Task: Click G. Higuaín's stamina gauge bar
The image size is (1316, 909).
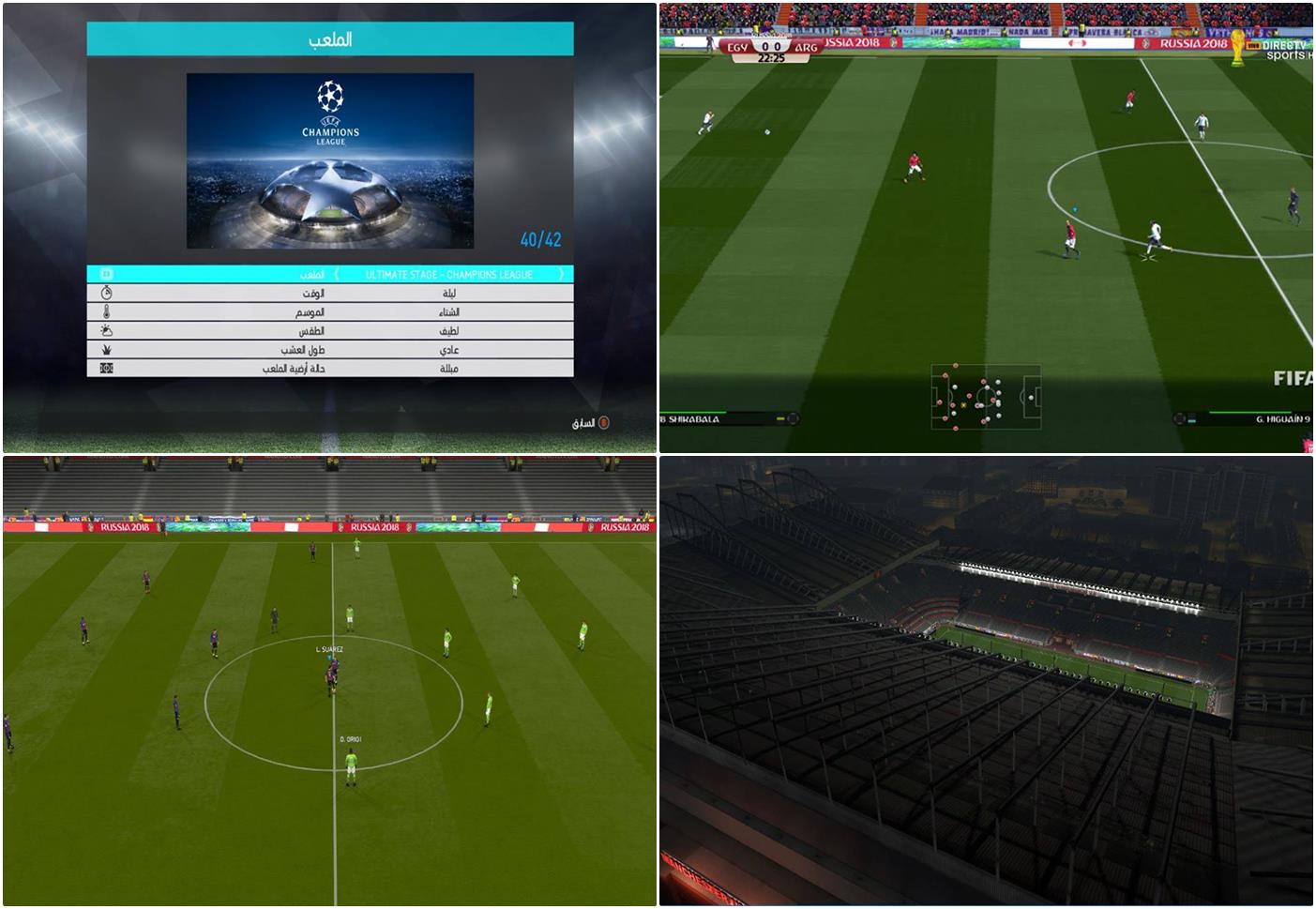Action: [x=1248, y=410]
